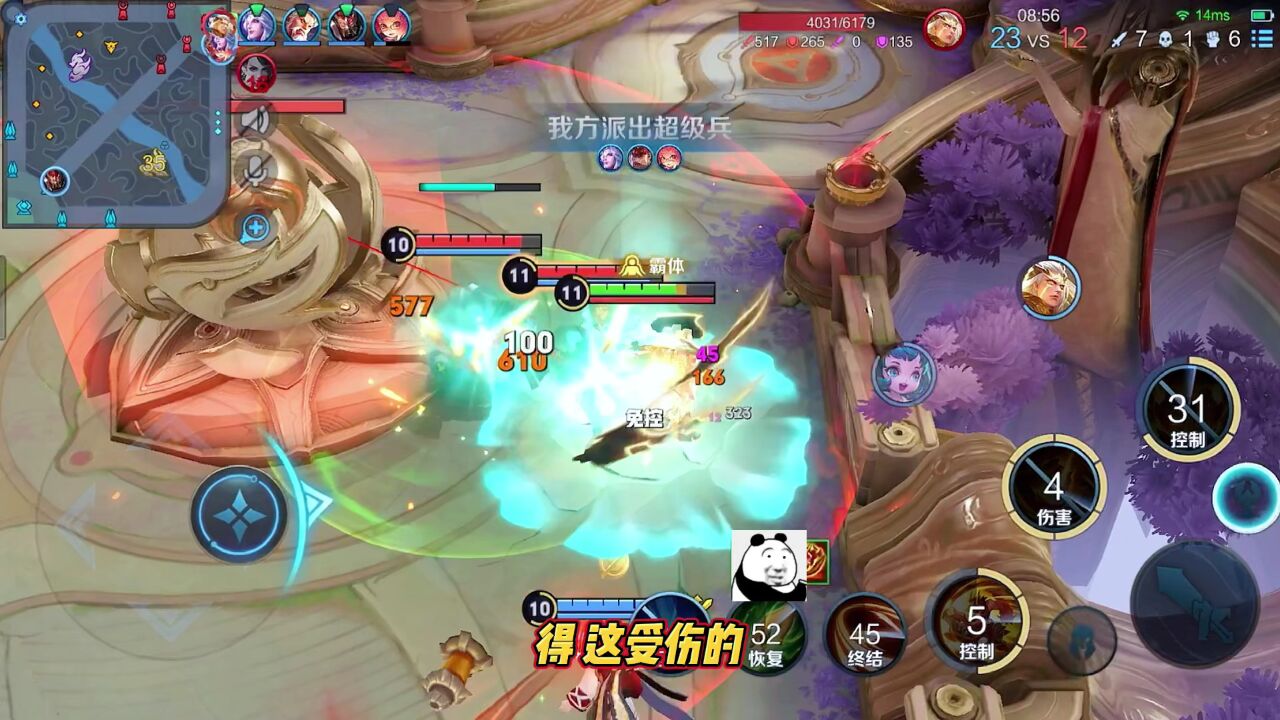Open the dark arrow above the rightmost teammate
This screenshot has height=720, width=1280.
coord(389,9)
